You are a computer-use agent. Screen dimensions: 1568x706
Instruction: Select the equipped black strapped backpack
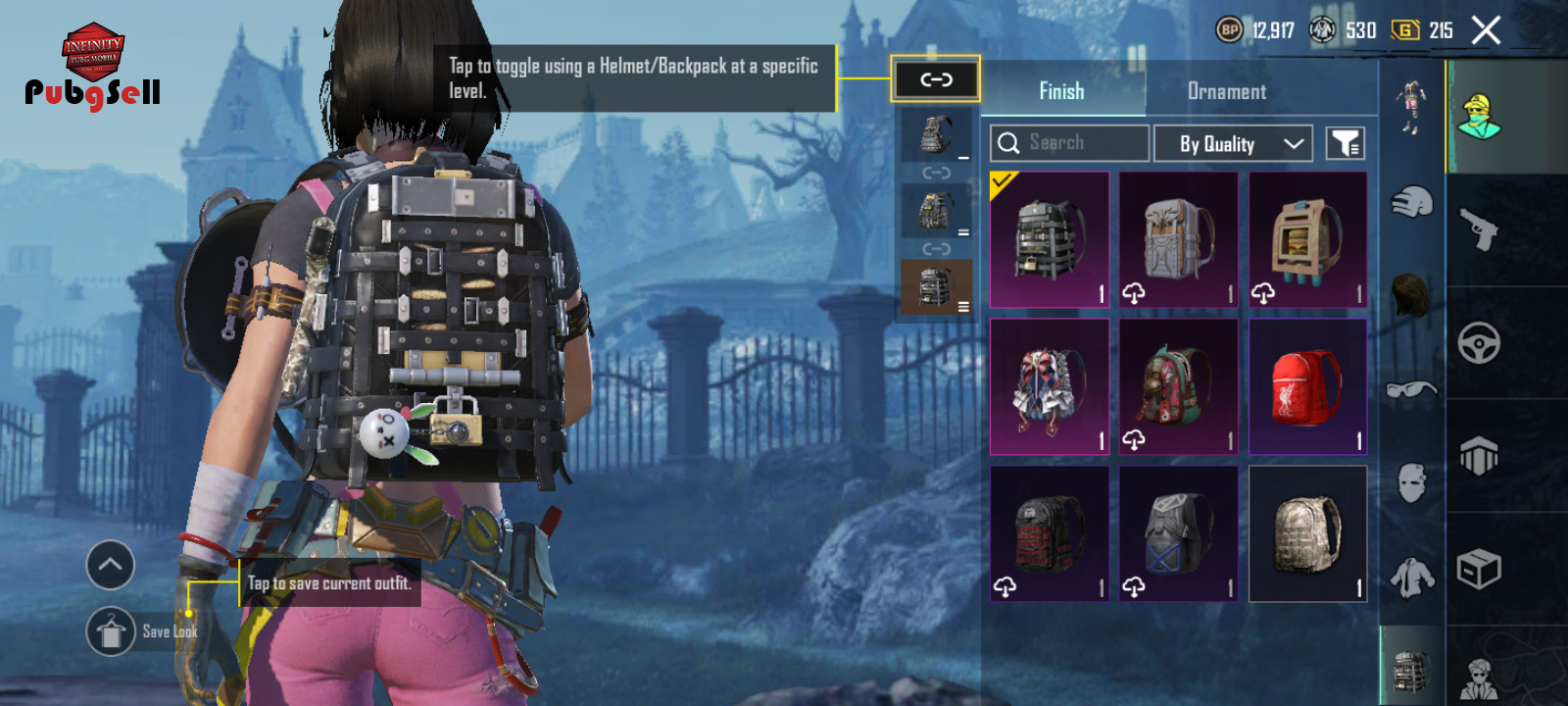point(1050,240)
